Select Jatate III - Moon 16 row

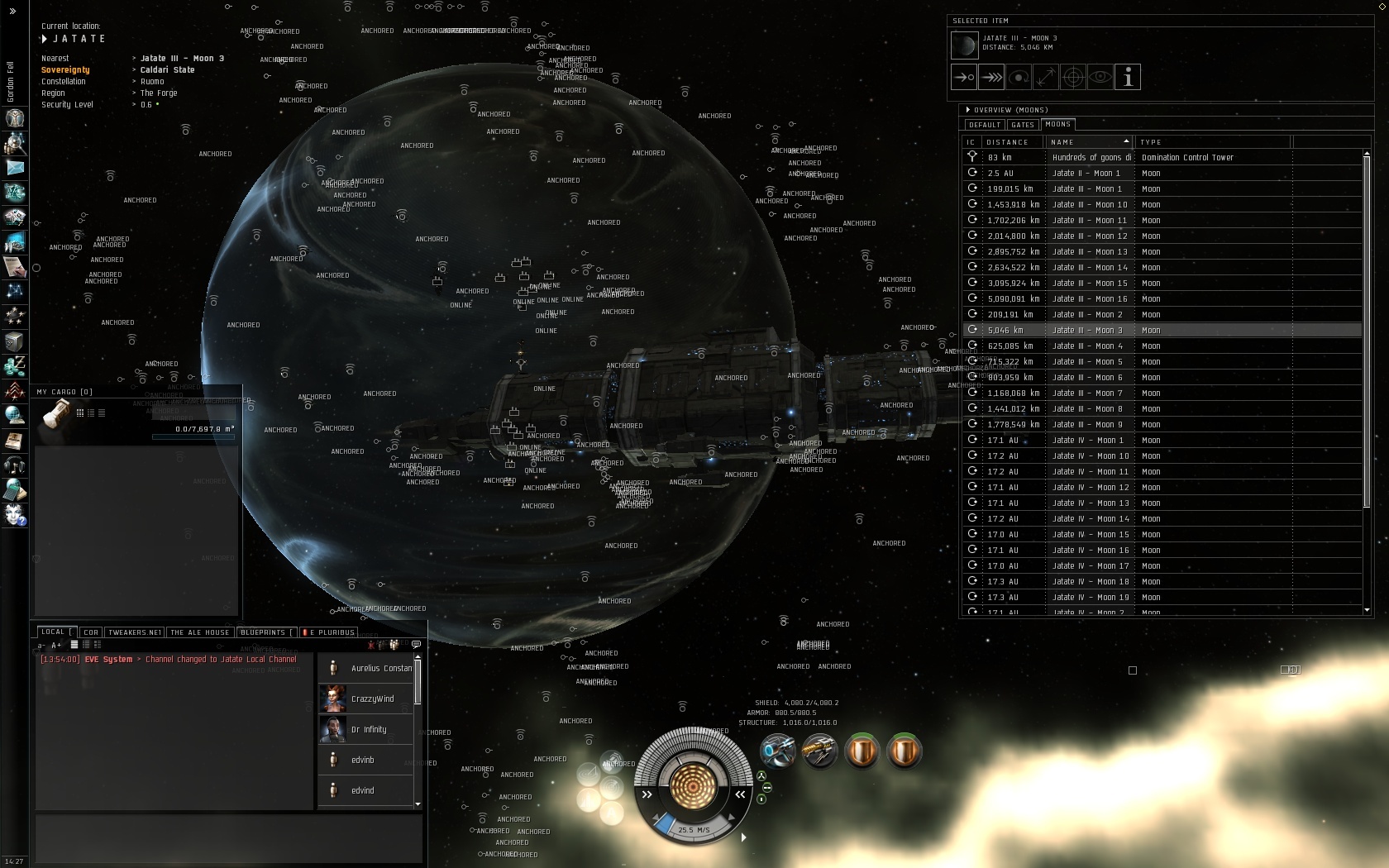[x=1089, y=299]
